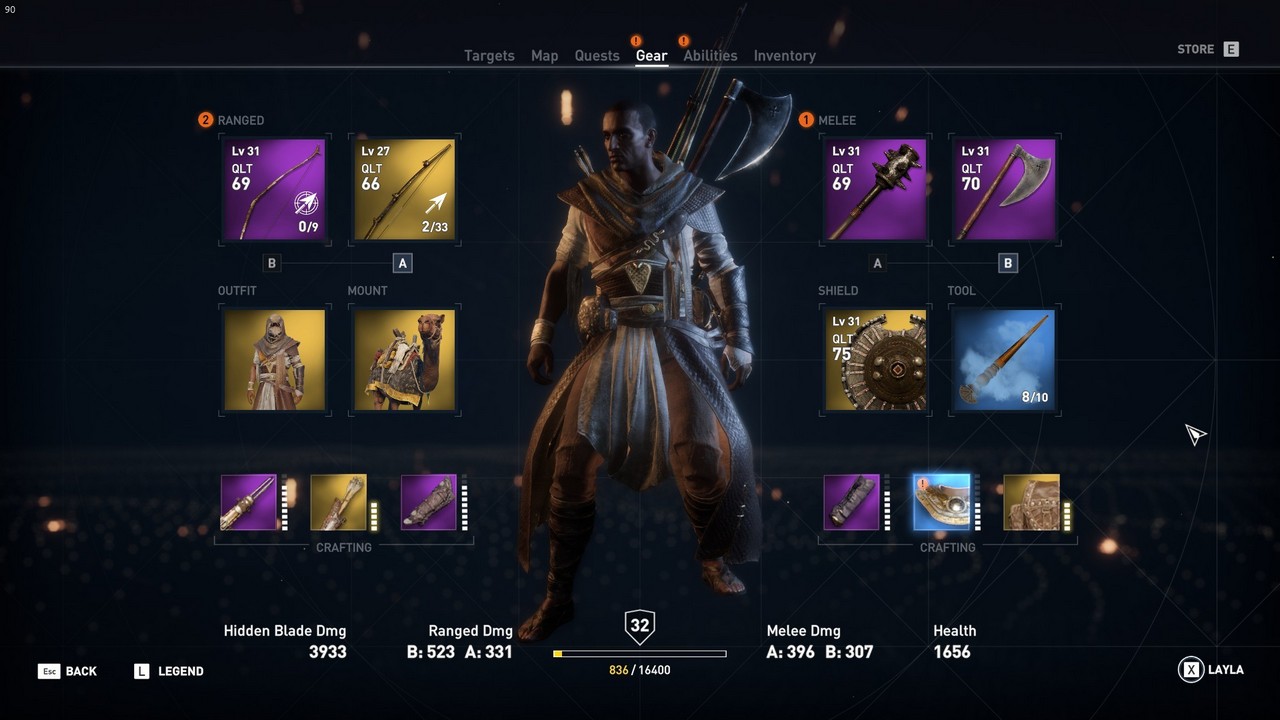The width and height of the screenshot is (1280, 720).
Task: Click the Back button
Action: coord(68,671)
